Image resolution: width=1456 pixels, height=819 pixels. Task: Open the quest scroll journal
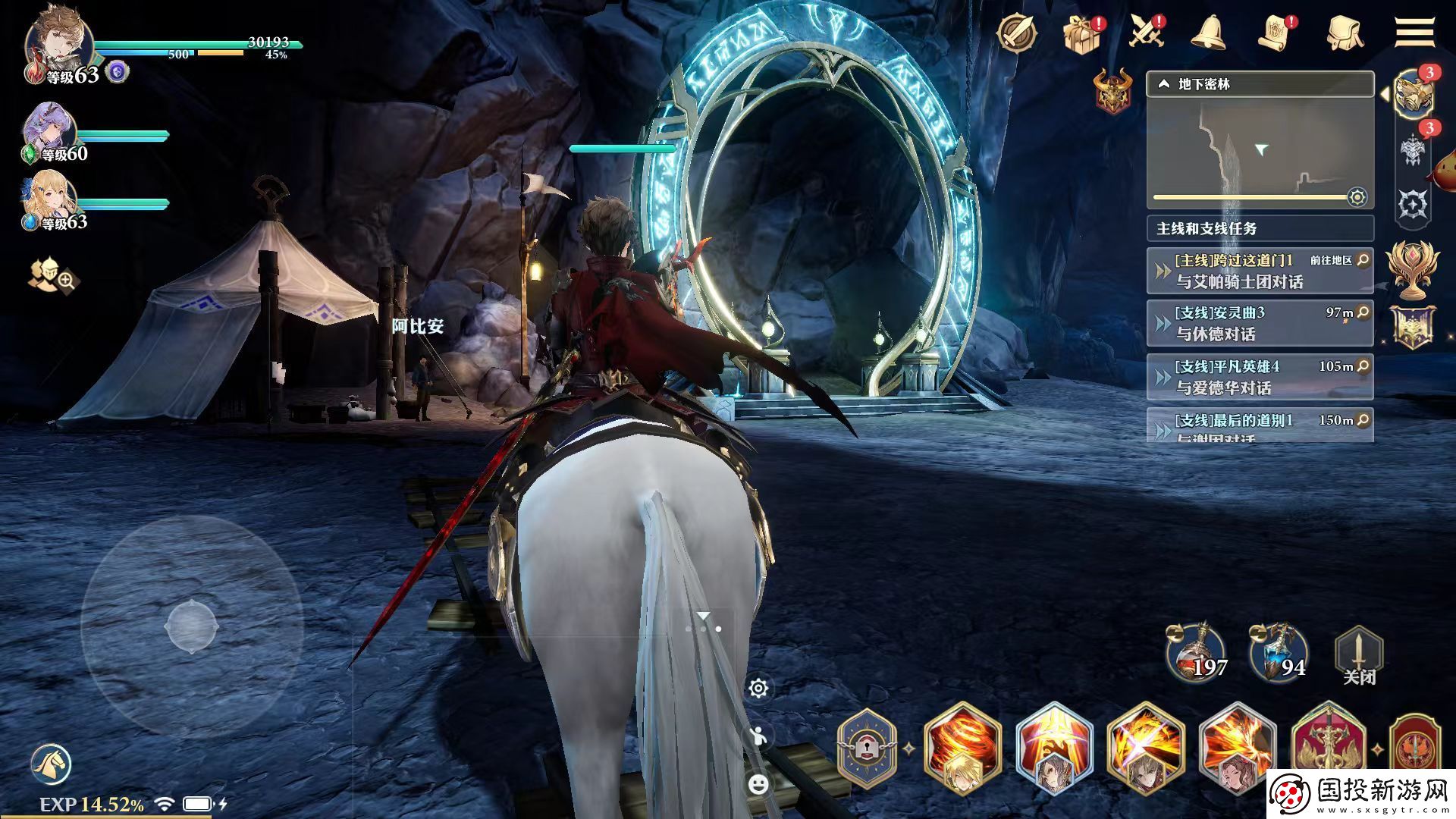click(1279, 33)
